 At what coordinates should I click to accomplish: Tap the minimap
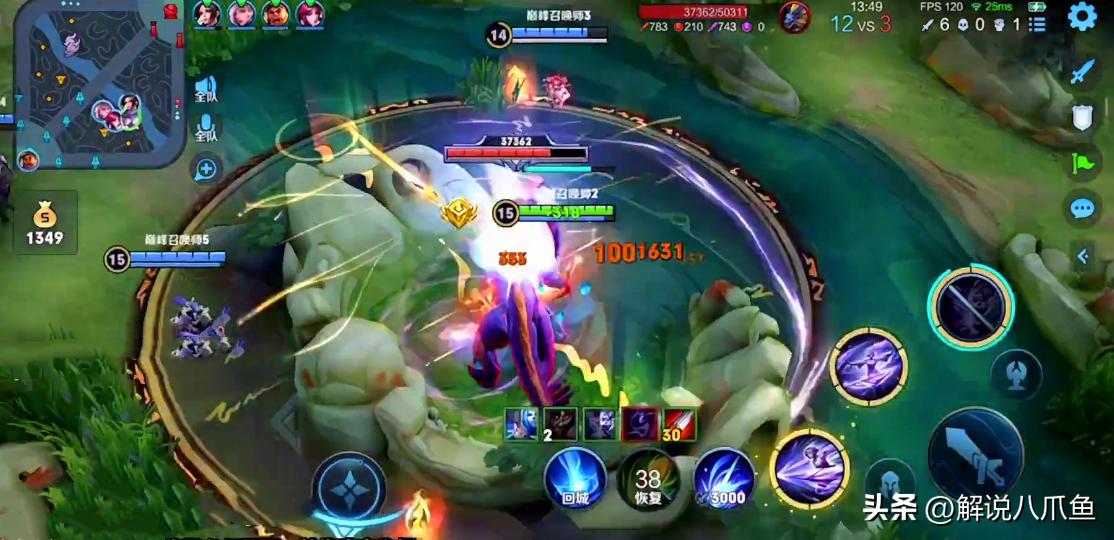(100, 83)
